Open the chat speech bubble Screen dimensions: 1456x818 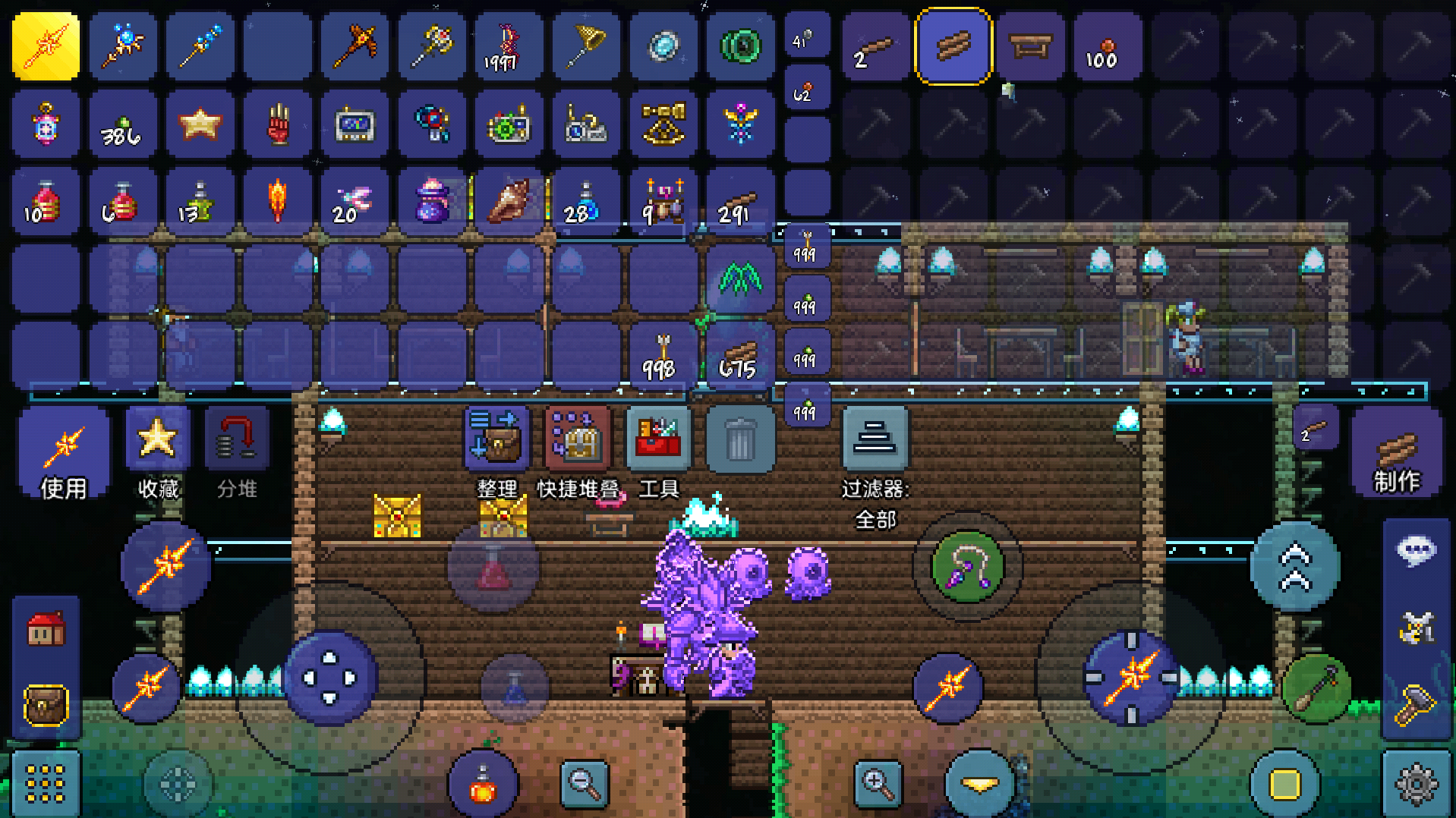click(x=1416, y=550)
